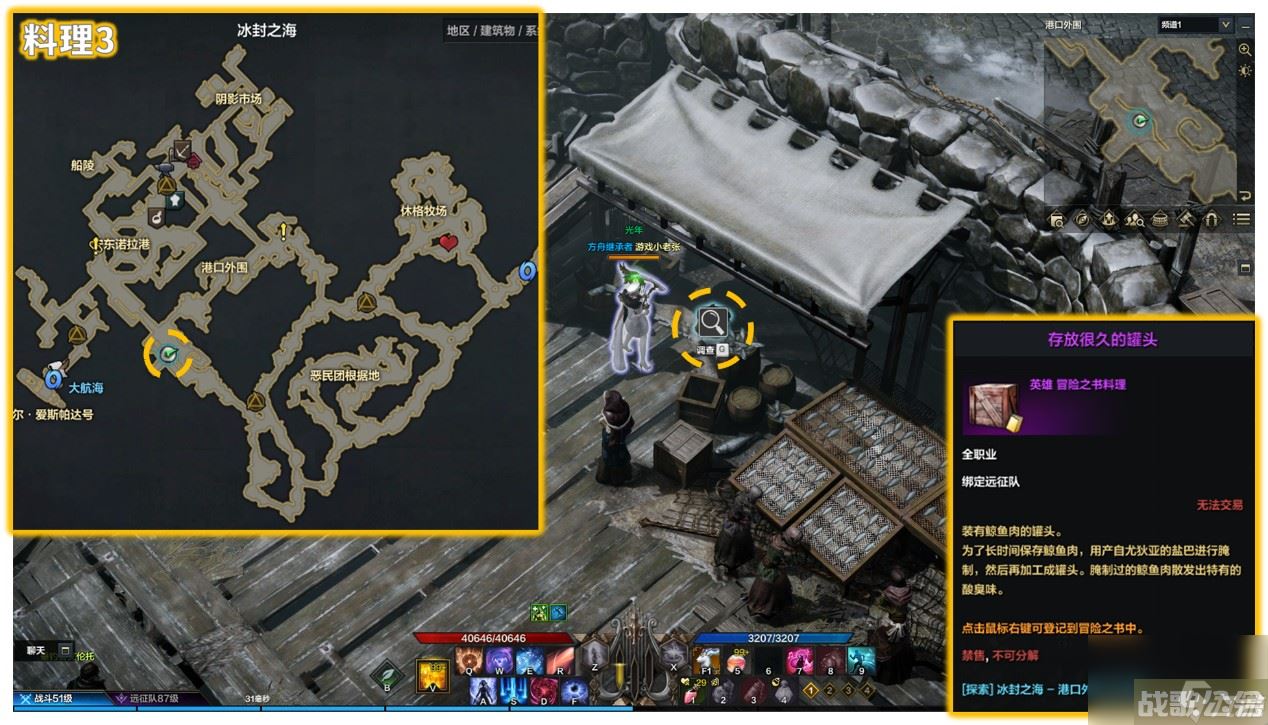
Task: Trigger the F dark orb skill
Action: (x=575, y=691)
